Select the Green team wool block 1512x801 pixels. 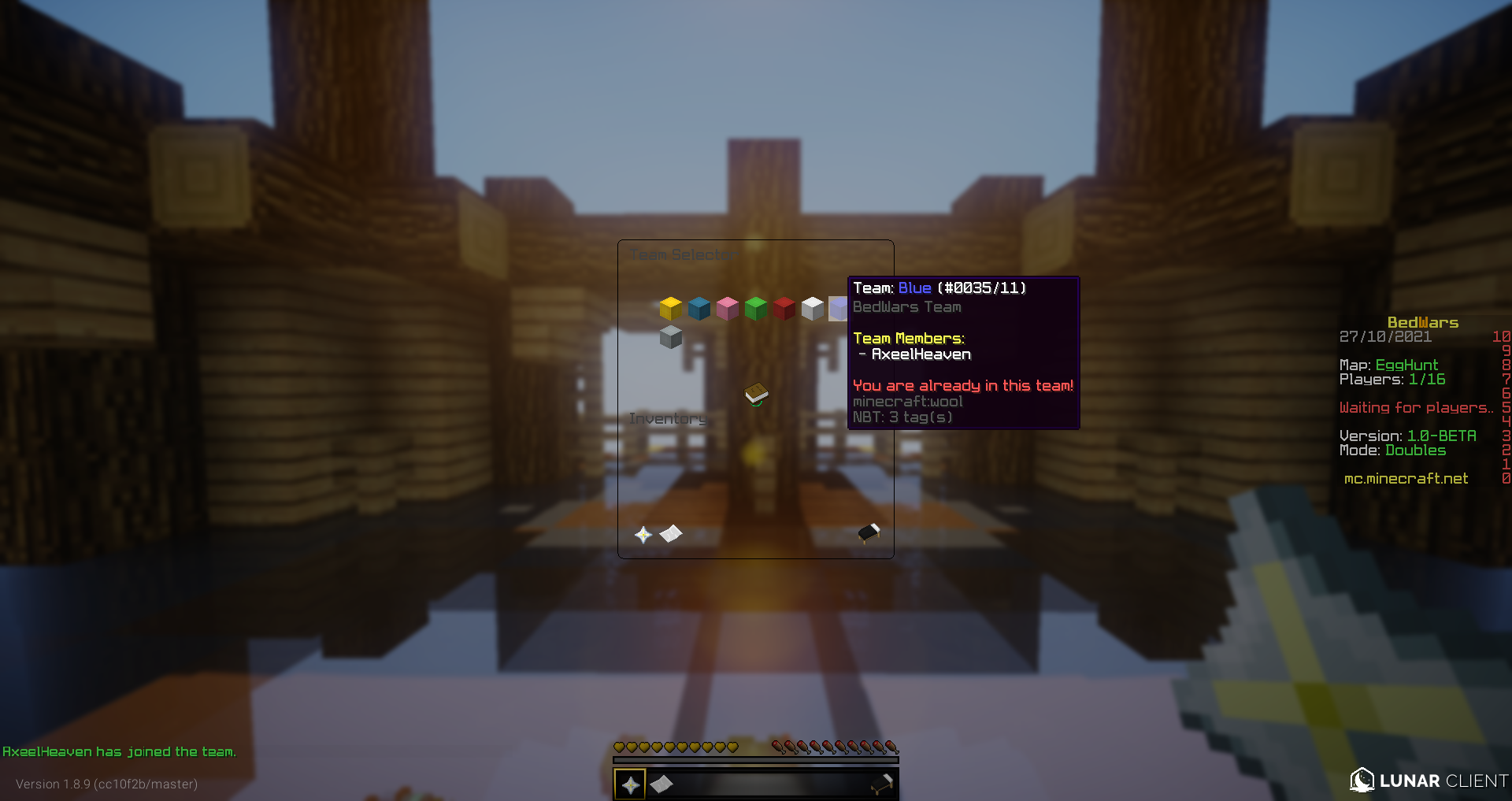pos(755,309)
